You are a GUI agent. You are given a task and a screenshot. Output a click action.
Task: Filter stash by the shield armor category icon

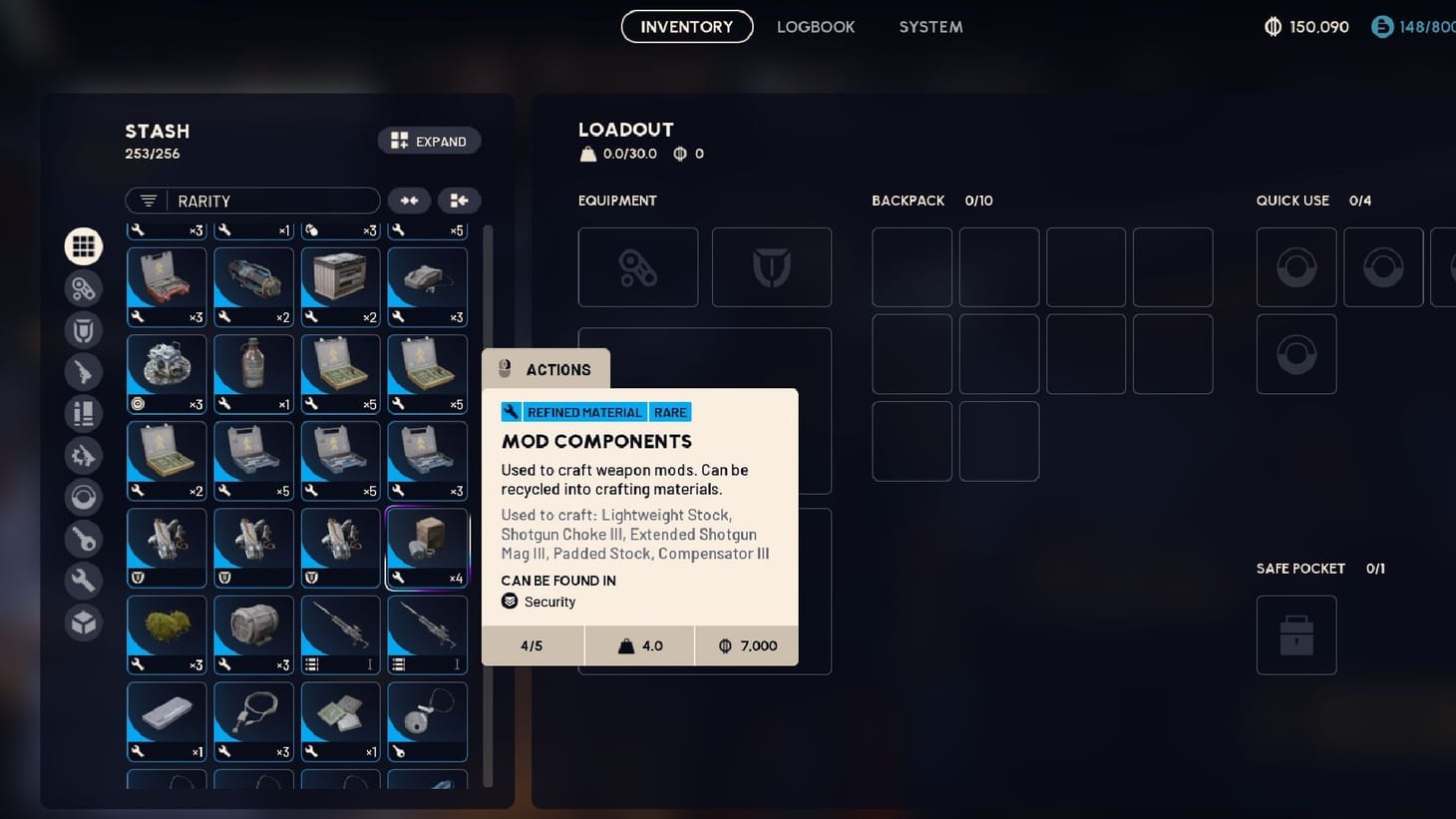[84, 330]
